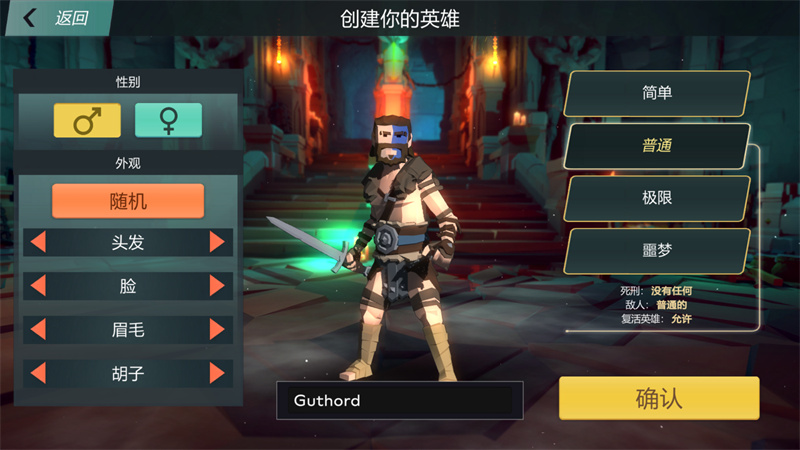This screenshot has height=450, width=800.
Task: Cycle 胡子 to the previous style
Action: tap(39, 374)
